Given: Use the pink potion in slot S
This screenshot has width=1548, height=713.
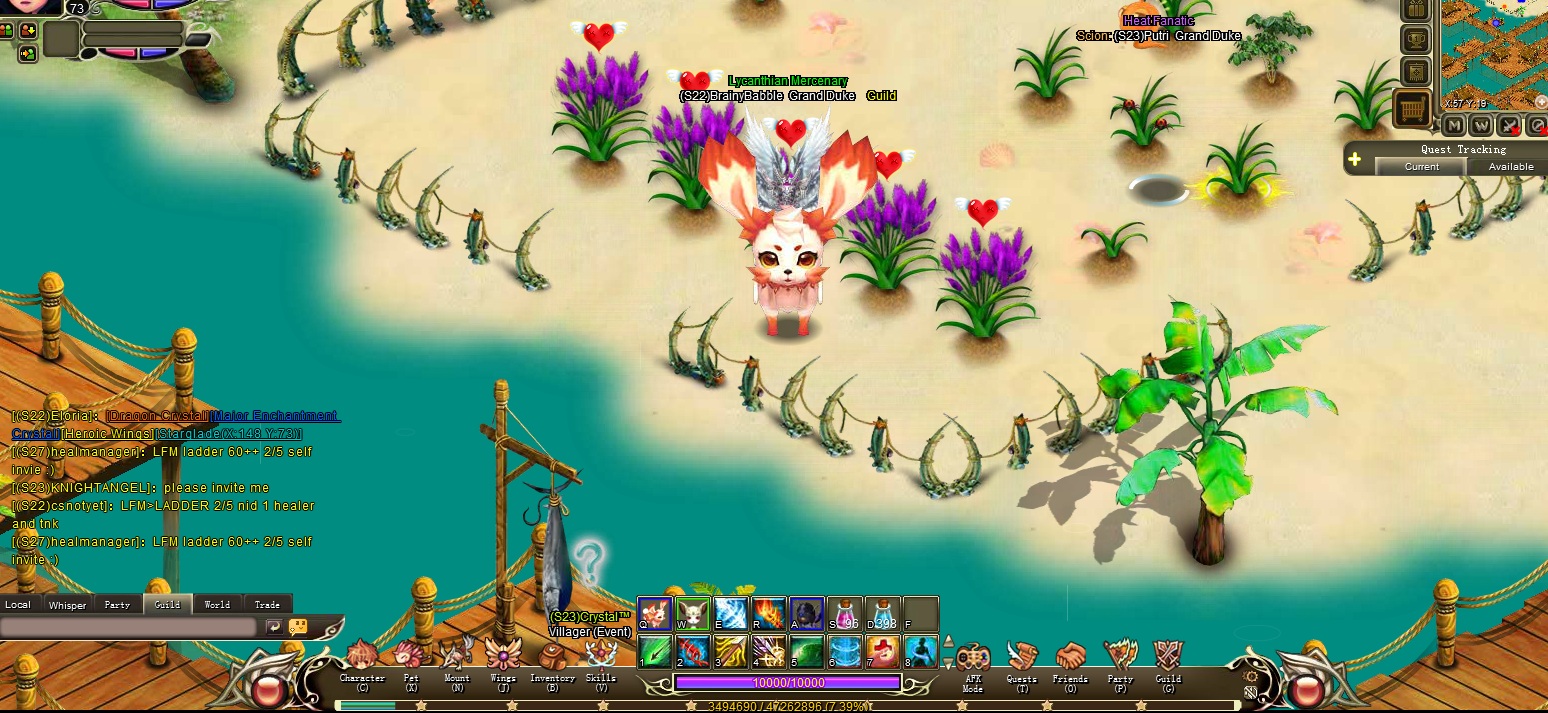Looking at the screenshot, I should tap(845, 613).
